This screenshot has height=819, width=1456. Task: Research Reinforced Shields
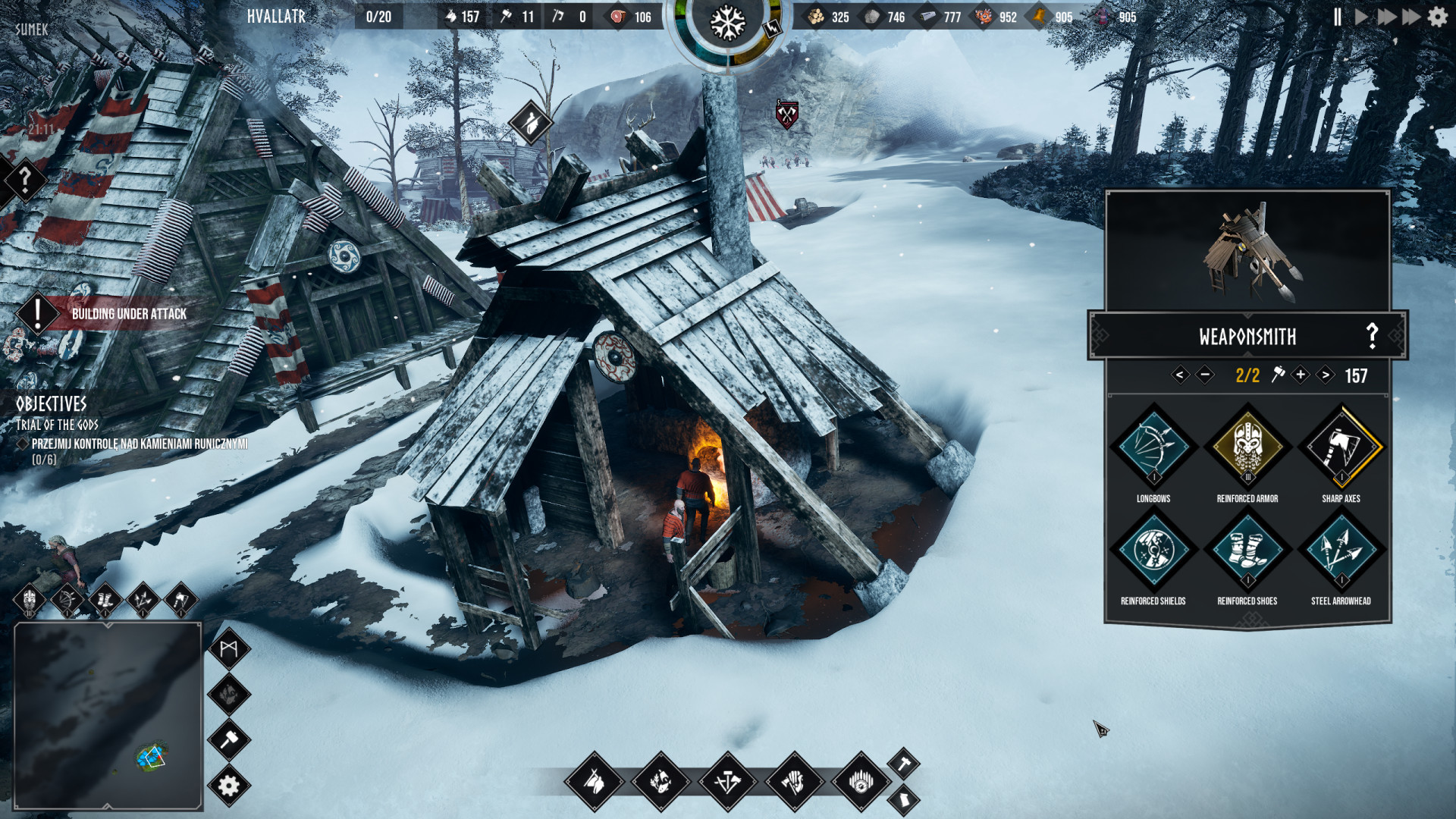click(1153, 550)
